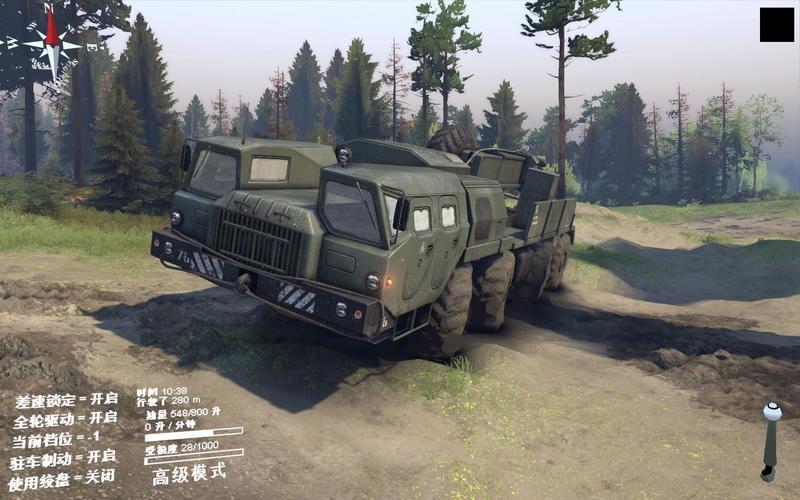
Task: Click the compass rose icon
Action: coord(52,43)
